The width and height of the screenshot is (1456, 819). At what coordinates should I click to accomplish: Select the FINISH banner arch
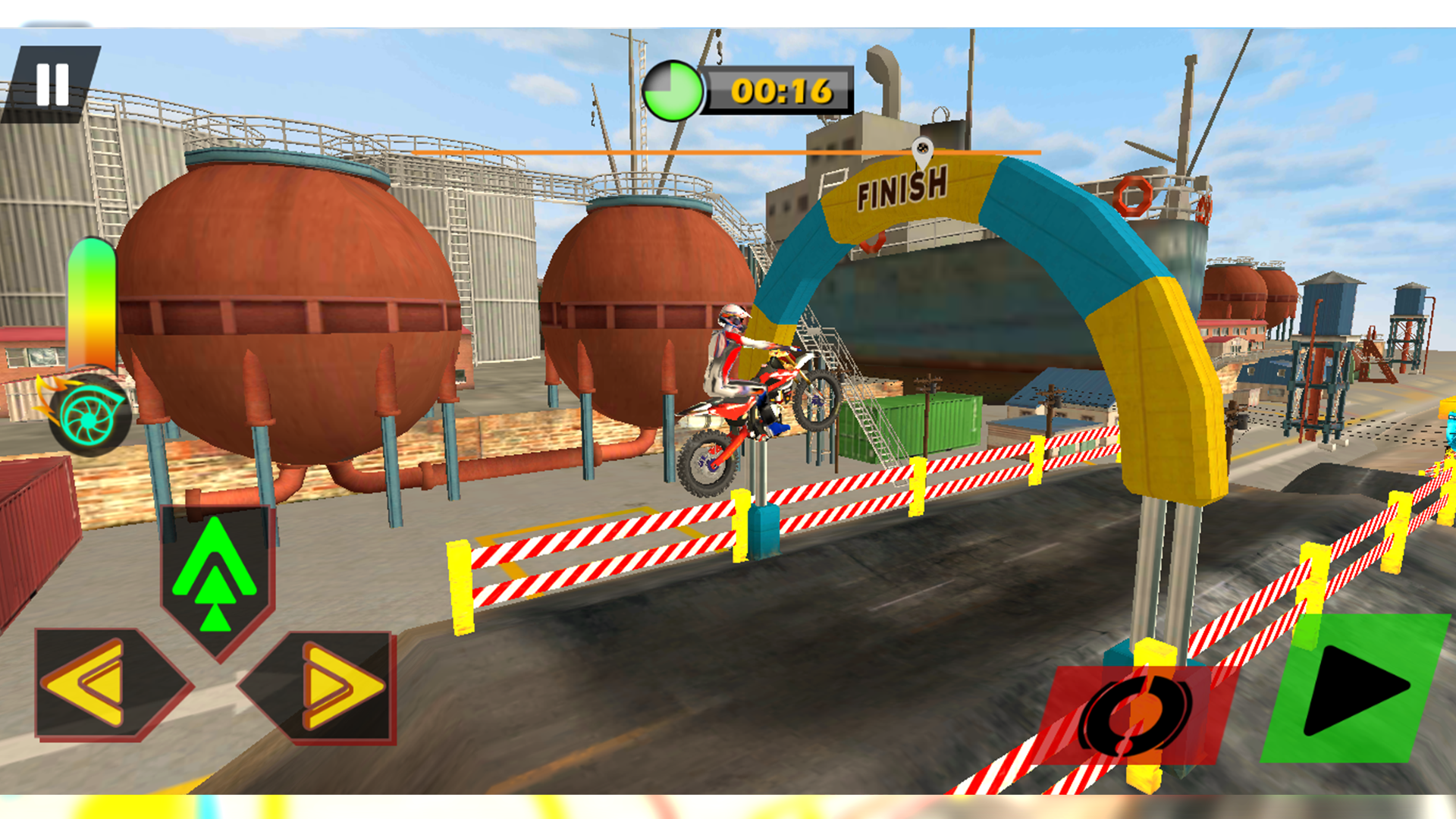902,190
